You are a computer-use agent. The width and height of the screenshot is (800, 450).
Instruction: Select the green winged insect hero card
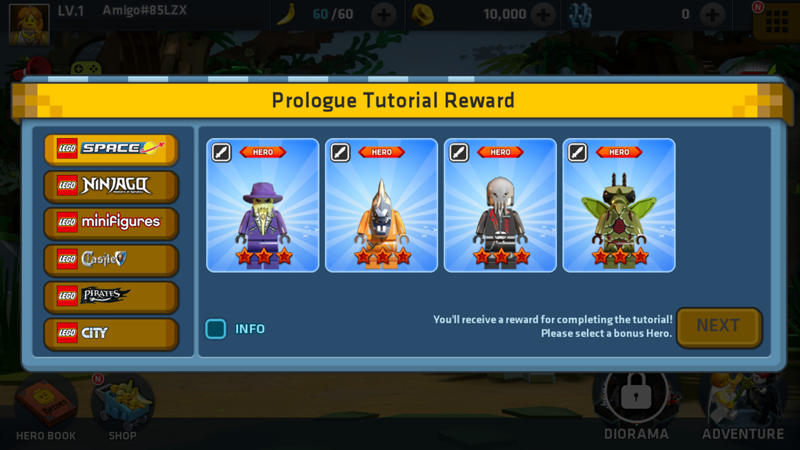619,206
